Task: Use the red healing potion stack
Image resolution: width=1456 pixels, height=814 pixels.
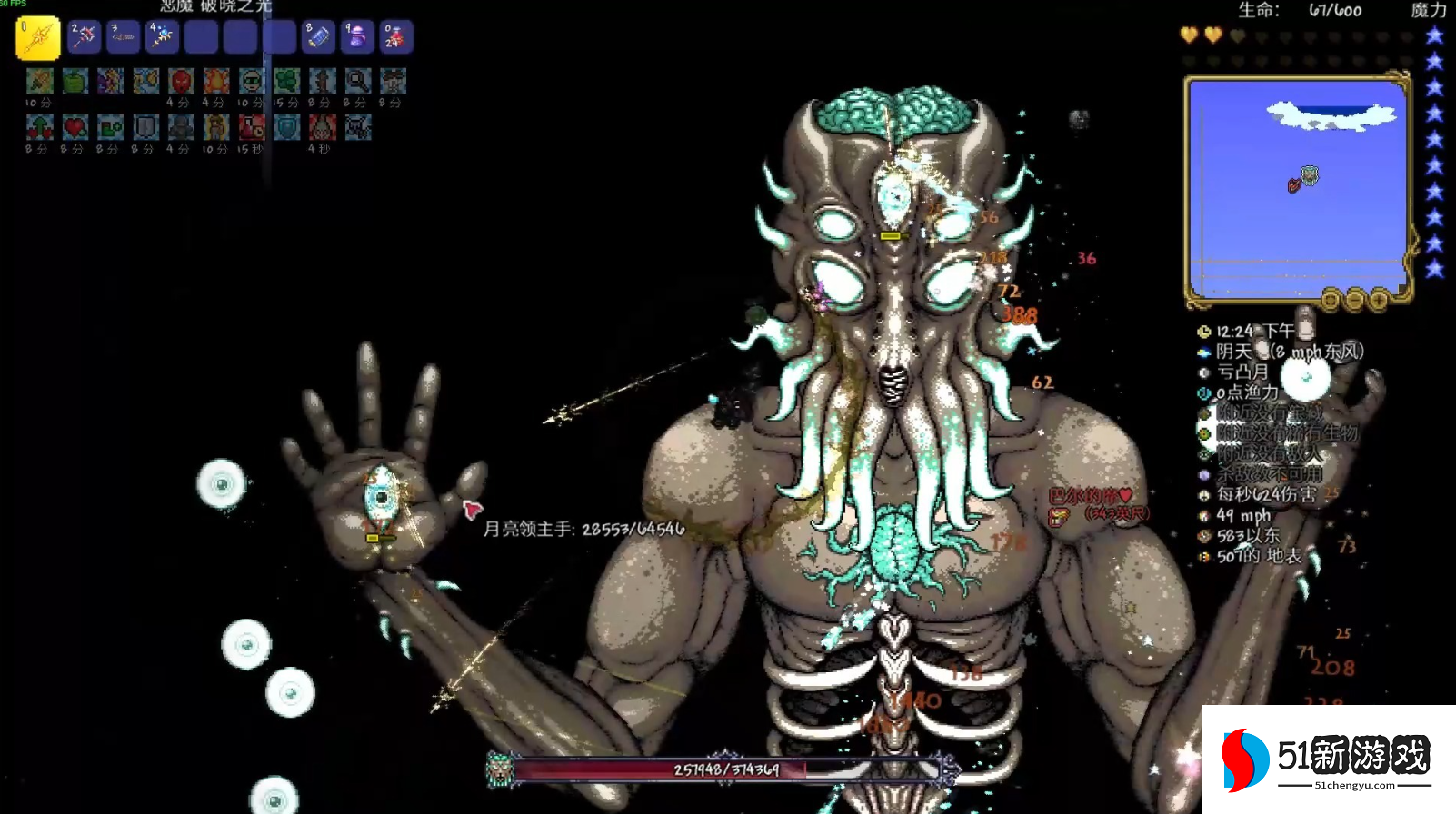Action: [396, 37]
